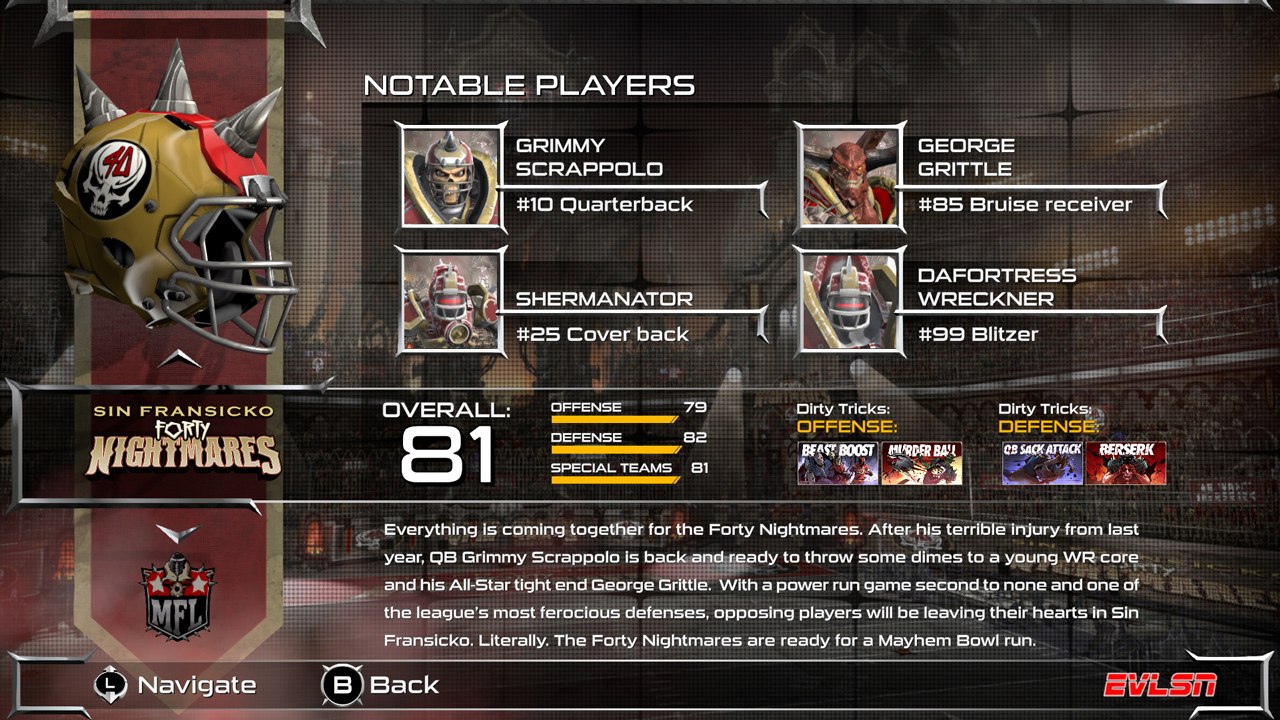Select the QB Sack Attack defense trick
1280x720 pixels.
[x=1042, y=464]
